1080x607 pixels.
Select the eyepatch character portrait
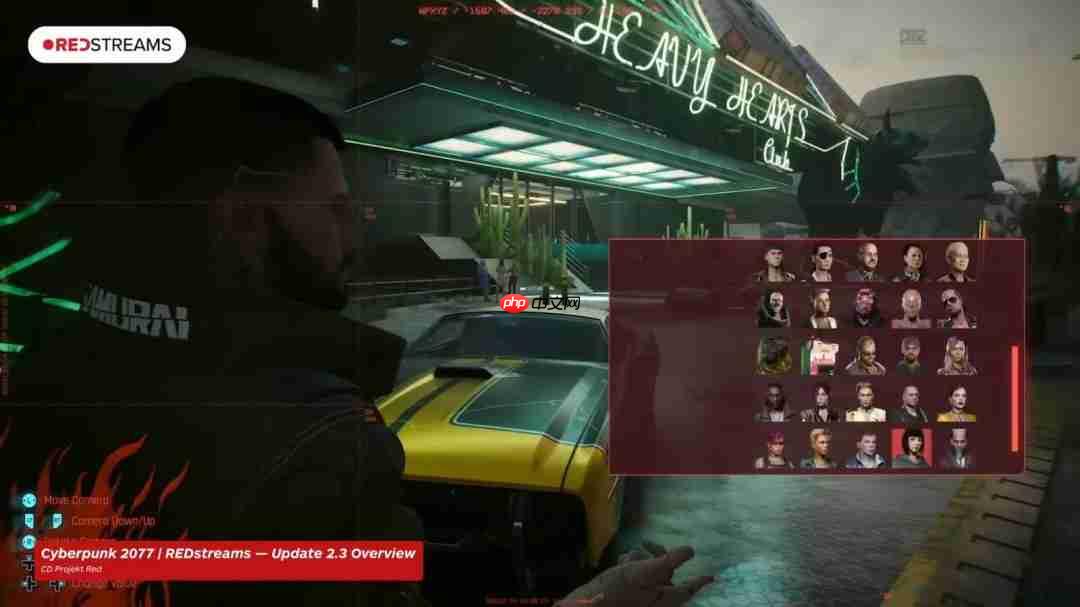(x=820, y=263)
